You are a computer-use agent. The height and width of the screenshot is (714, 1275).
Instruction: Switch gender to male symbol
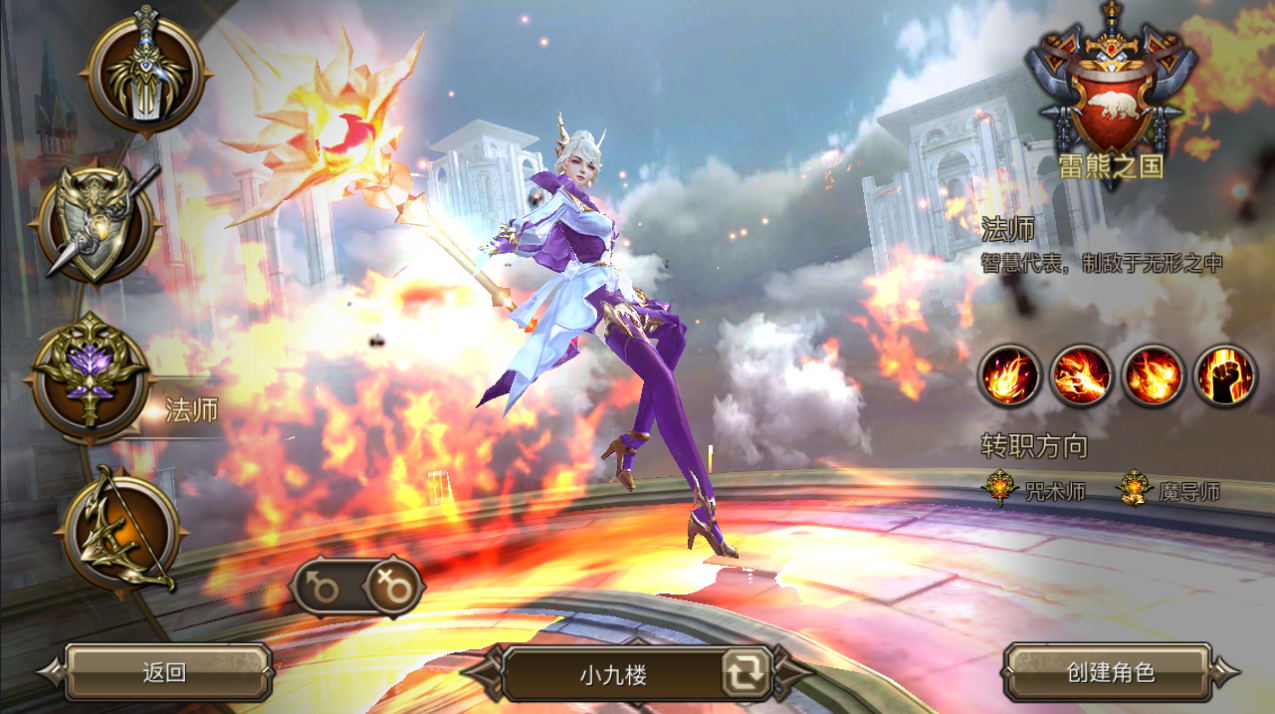coord(324,588)
